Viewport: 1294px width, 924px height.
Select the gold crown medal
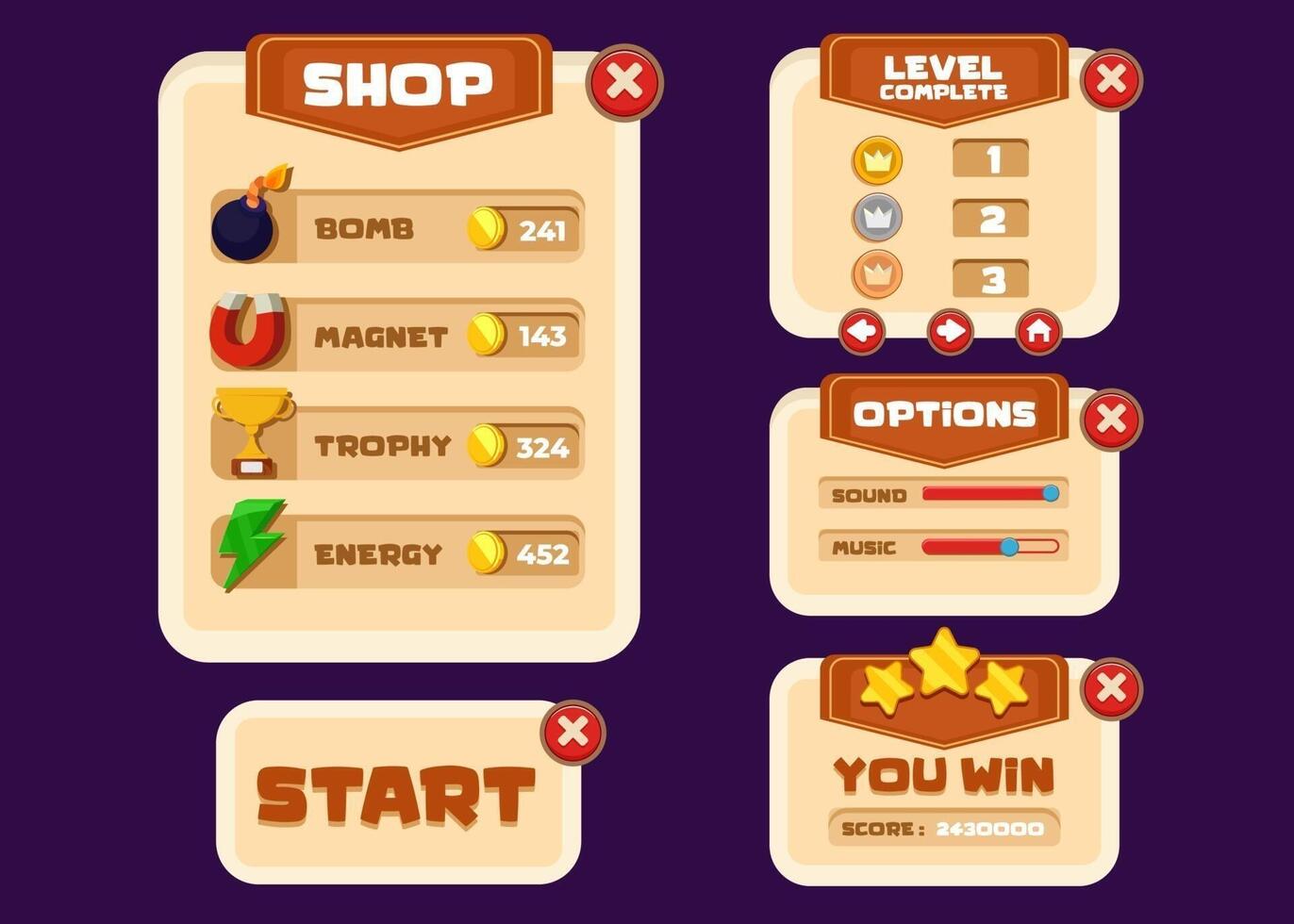pyautogui.click(x=876, y=160)
